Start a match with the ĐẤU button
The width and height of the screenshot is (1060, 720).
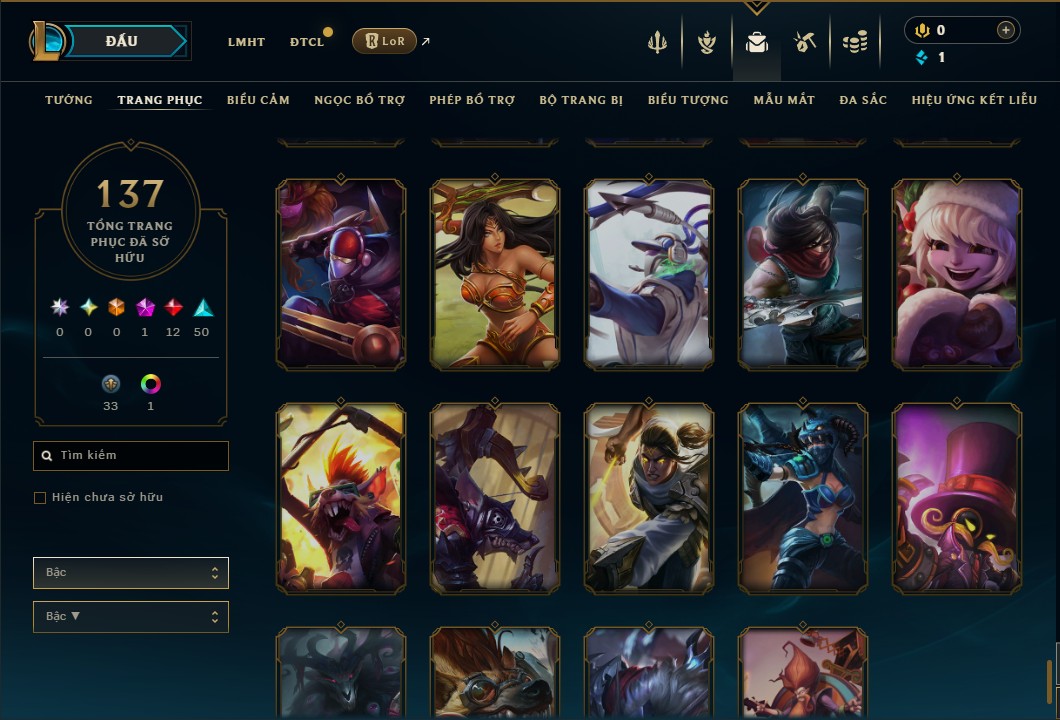[x=122, y=41]
